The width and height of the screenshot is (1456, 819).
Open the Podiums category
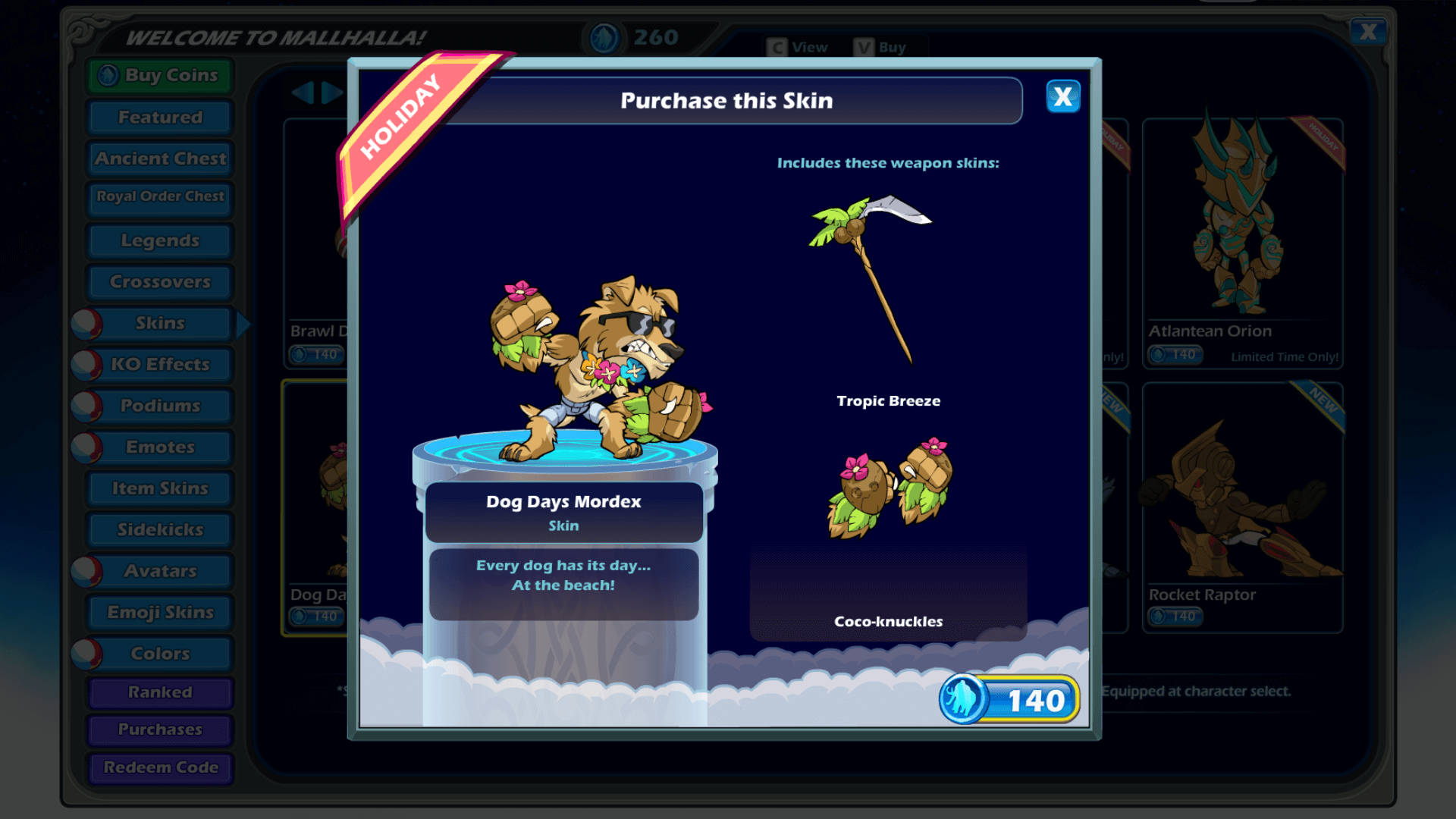click(x=160, y=406)
